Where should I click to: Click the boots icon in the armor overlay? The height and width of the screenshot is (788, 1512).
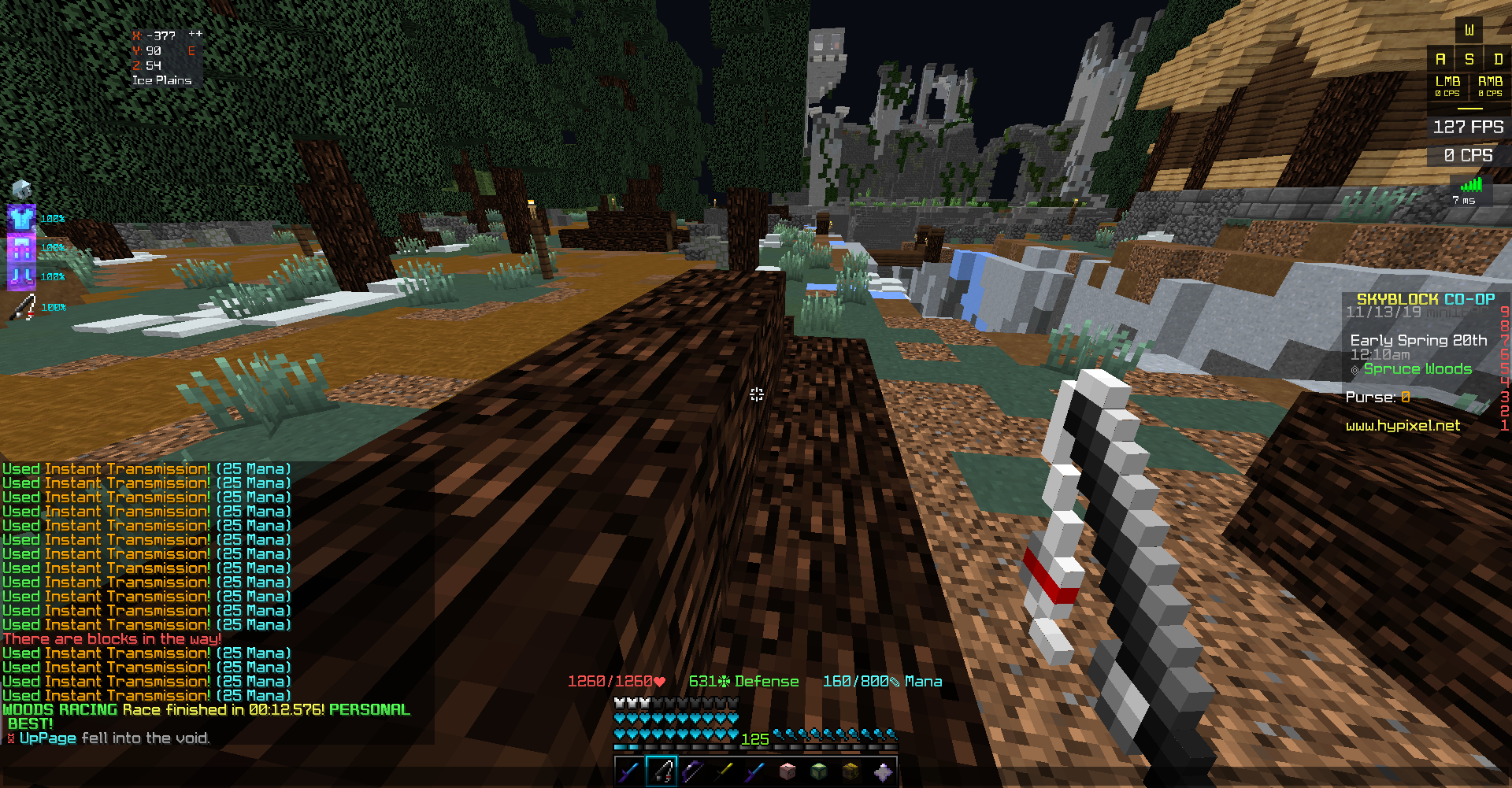coord(21,276)
